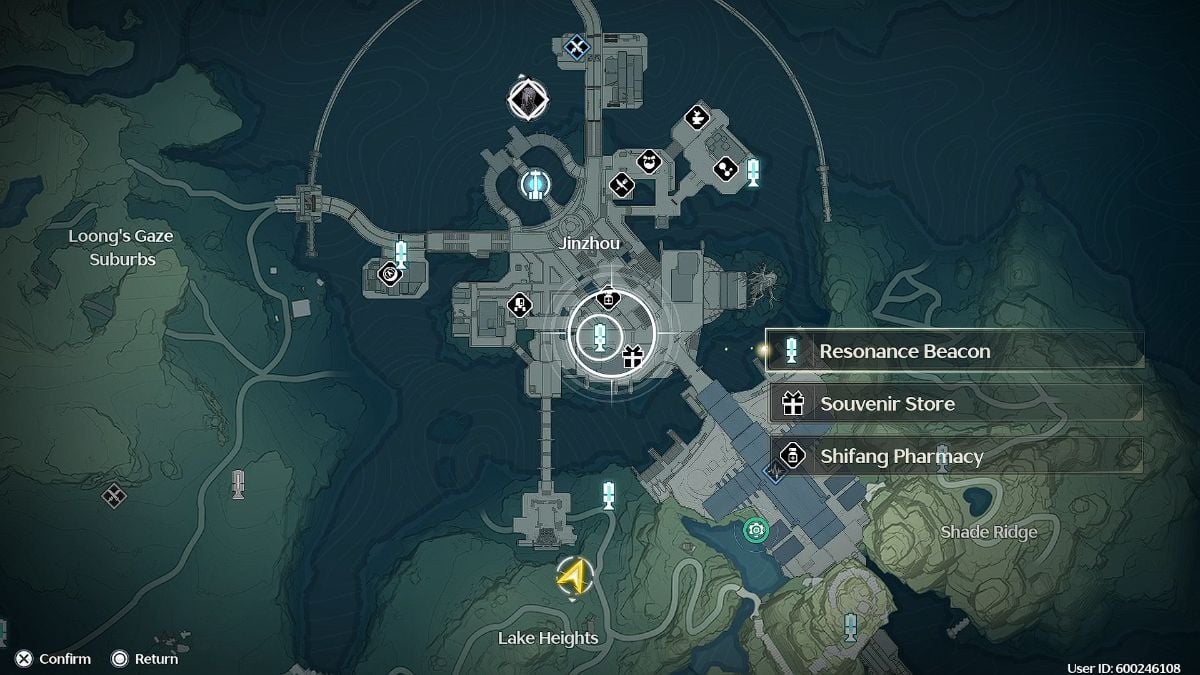This screenshot has height=675, width=1200.
Task: Select the Souvenir Store list entry
Action: point(955,404)
